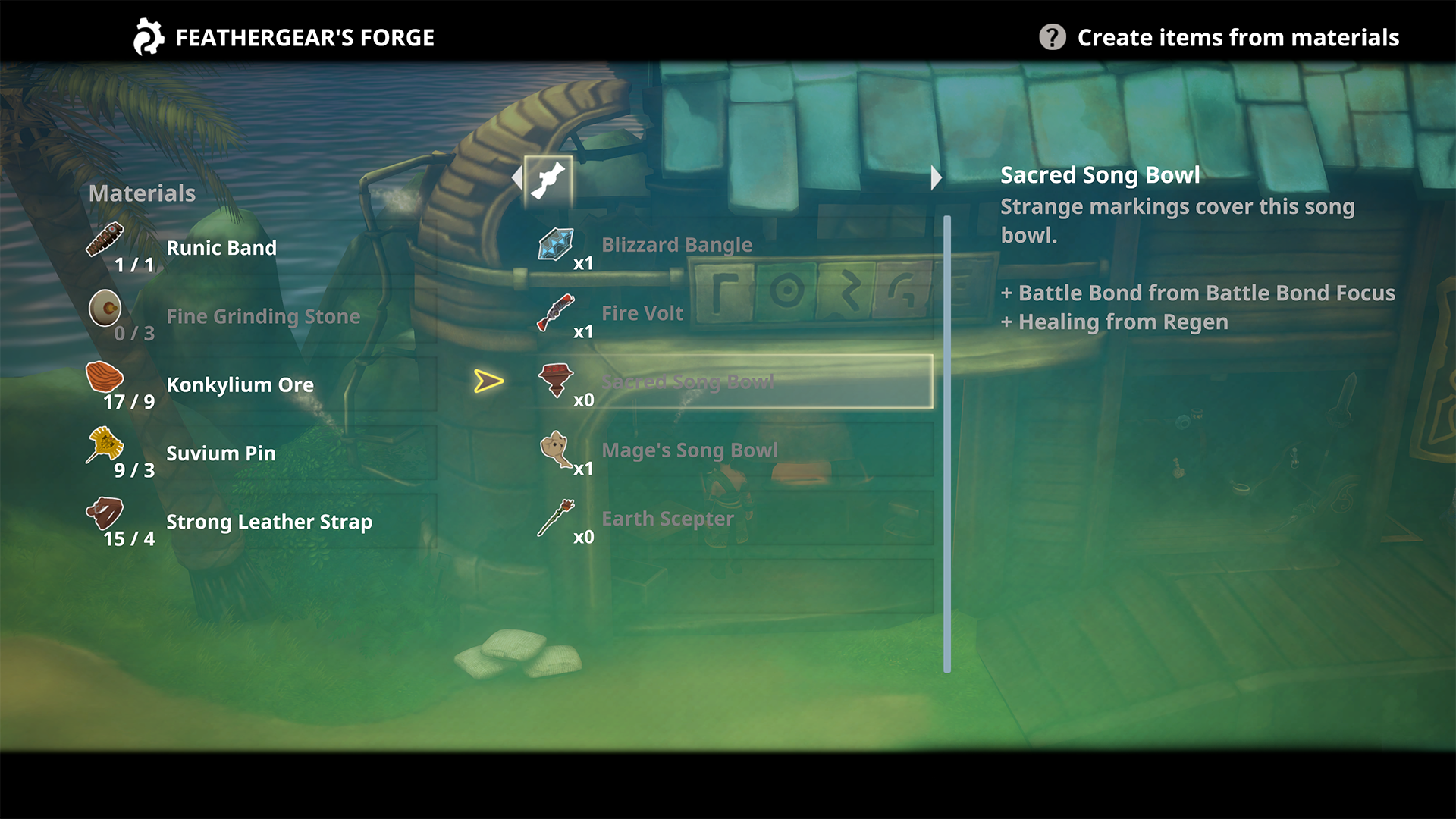
Task: Switch to the previous crafting category
Action: pos(517,177)
